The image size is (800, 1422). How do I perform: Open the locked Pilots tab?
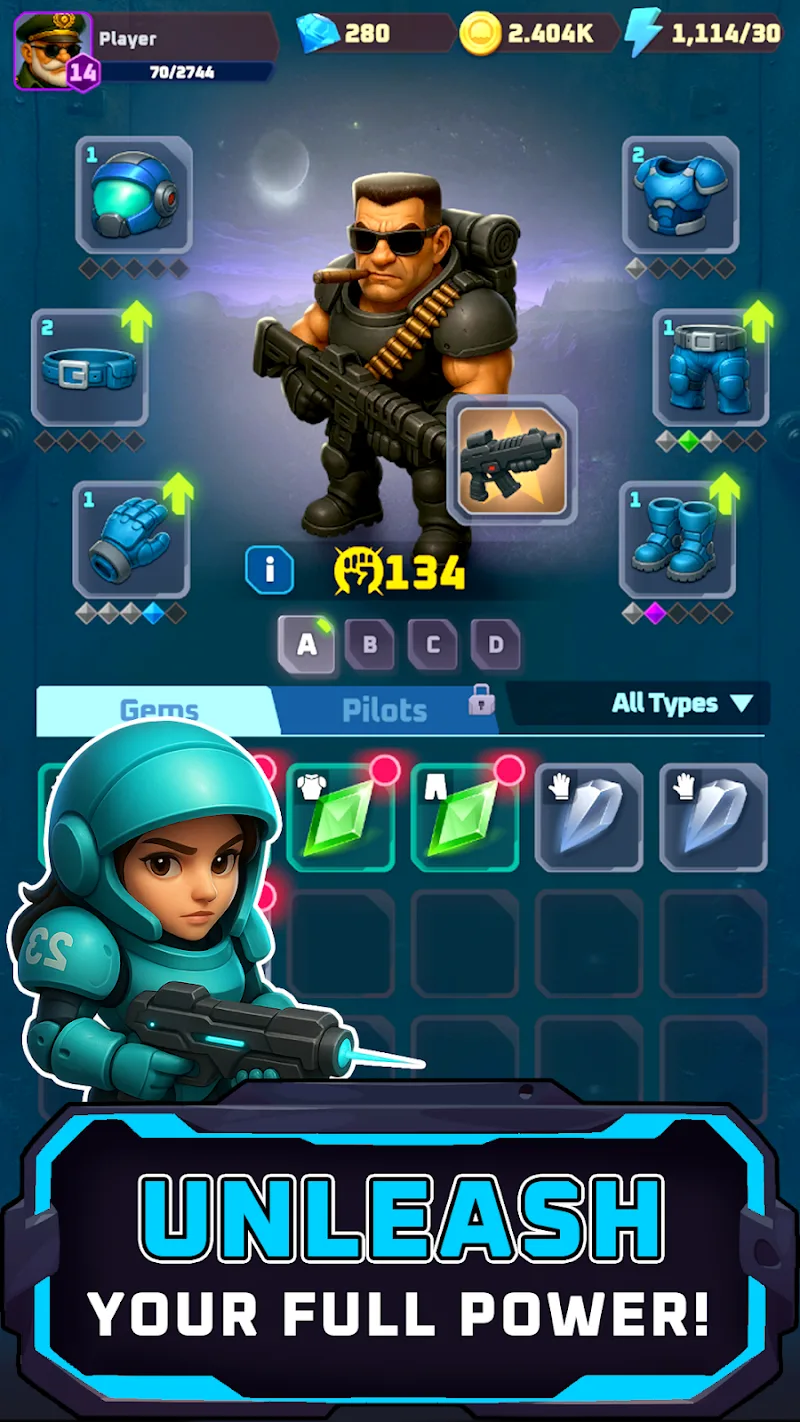coord(385,710)
